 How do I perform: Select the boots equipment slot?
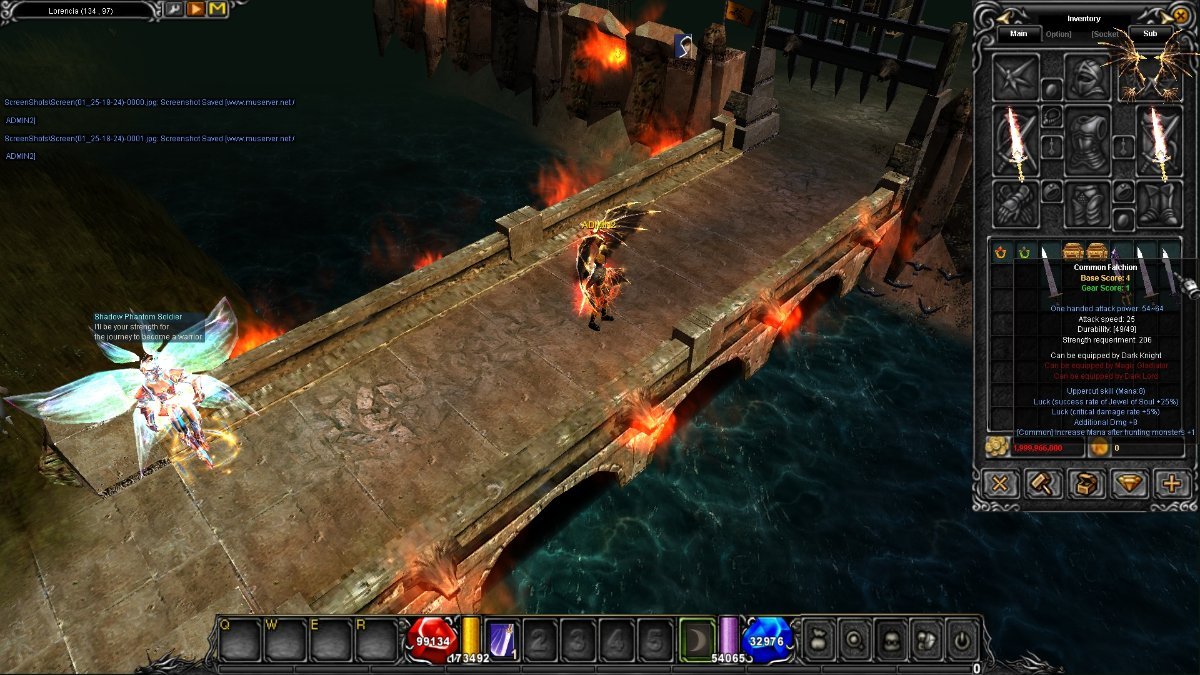(1159, 204)
